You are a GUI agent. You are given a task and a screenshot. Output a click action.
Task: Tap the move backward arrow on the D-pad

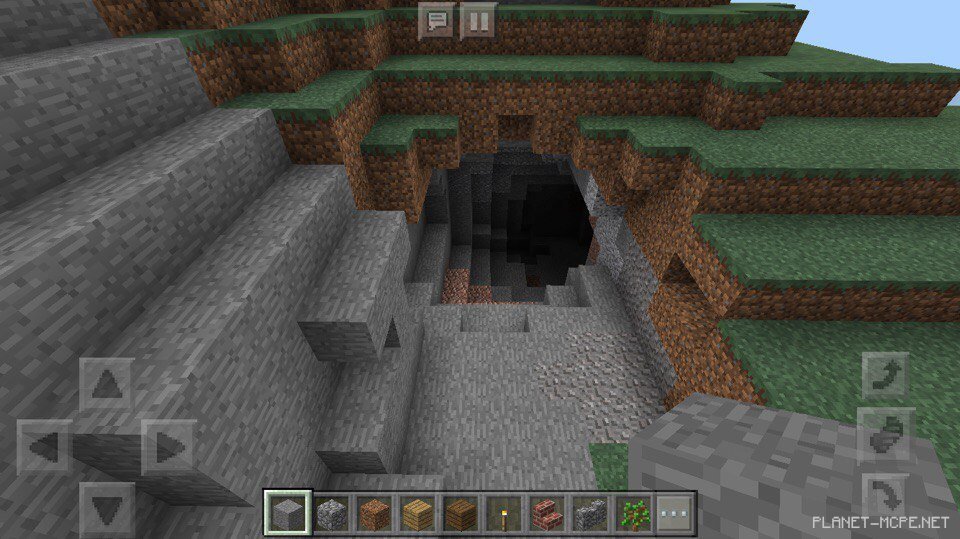[x=106, y=507]
